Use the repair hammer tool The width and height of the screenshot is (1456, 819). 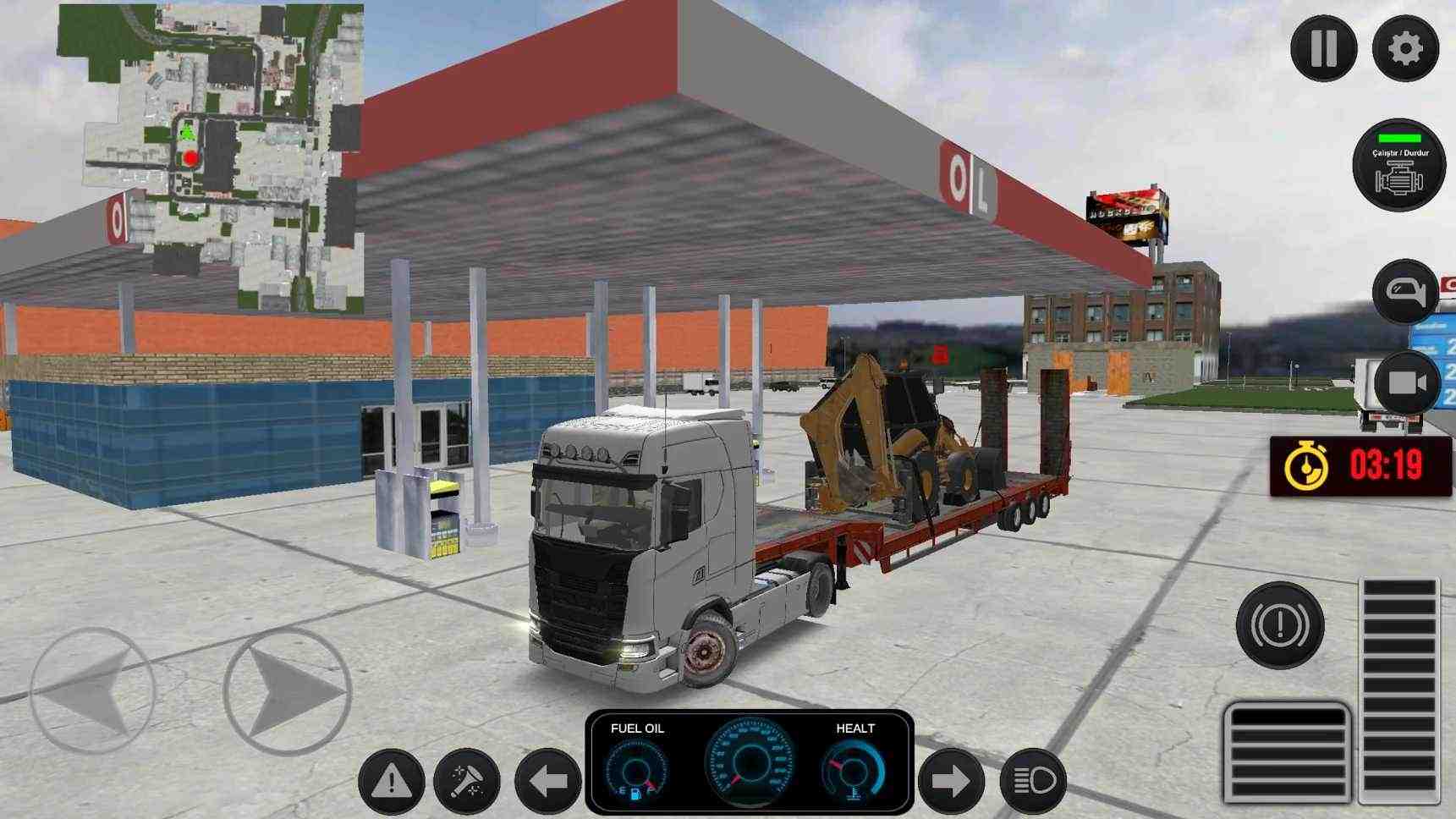click(x=464, y=779)
